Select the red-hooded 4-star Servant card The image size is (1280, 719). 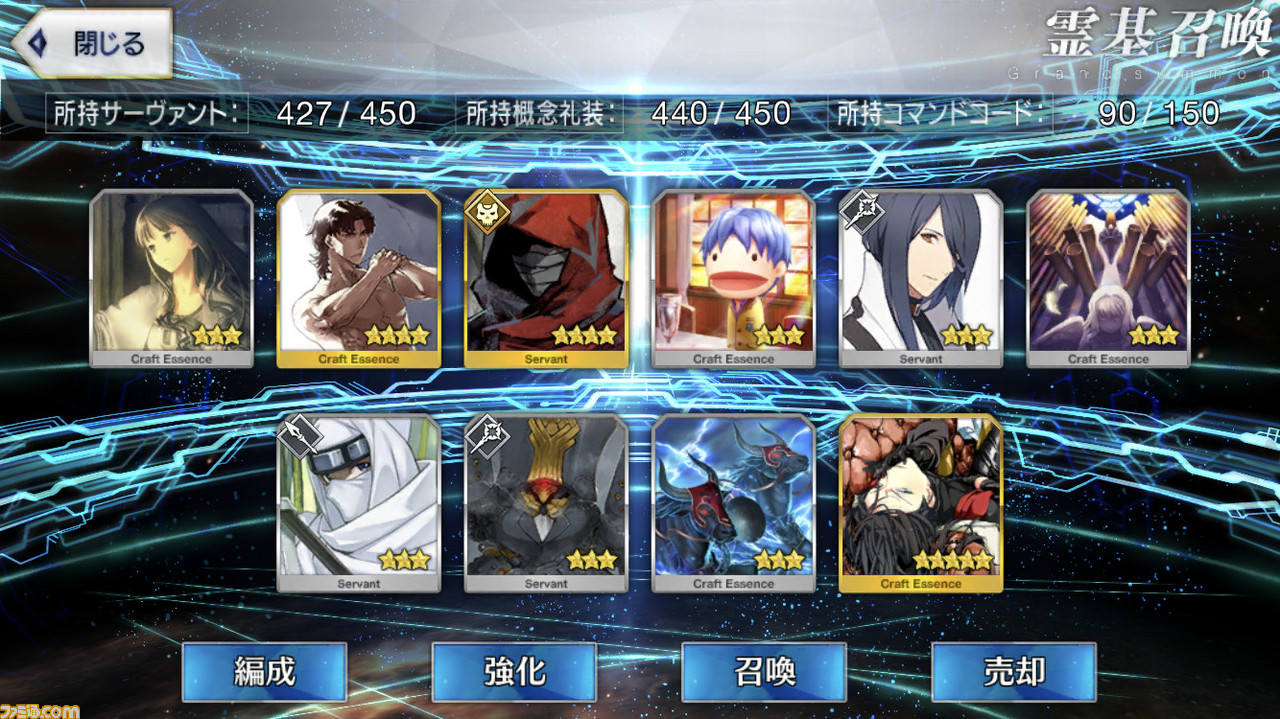point(546,278)
